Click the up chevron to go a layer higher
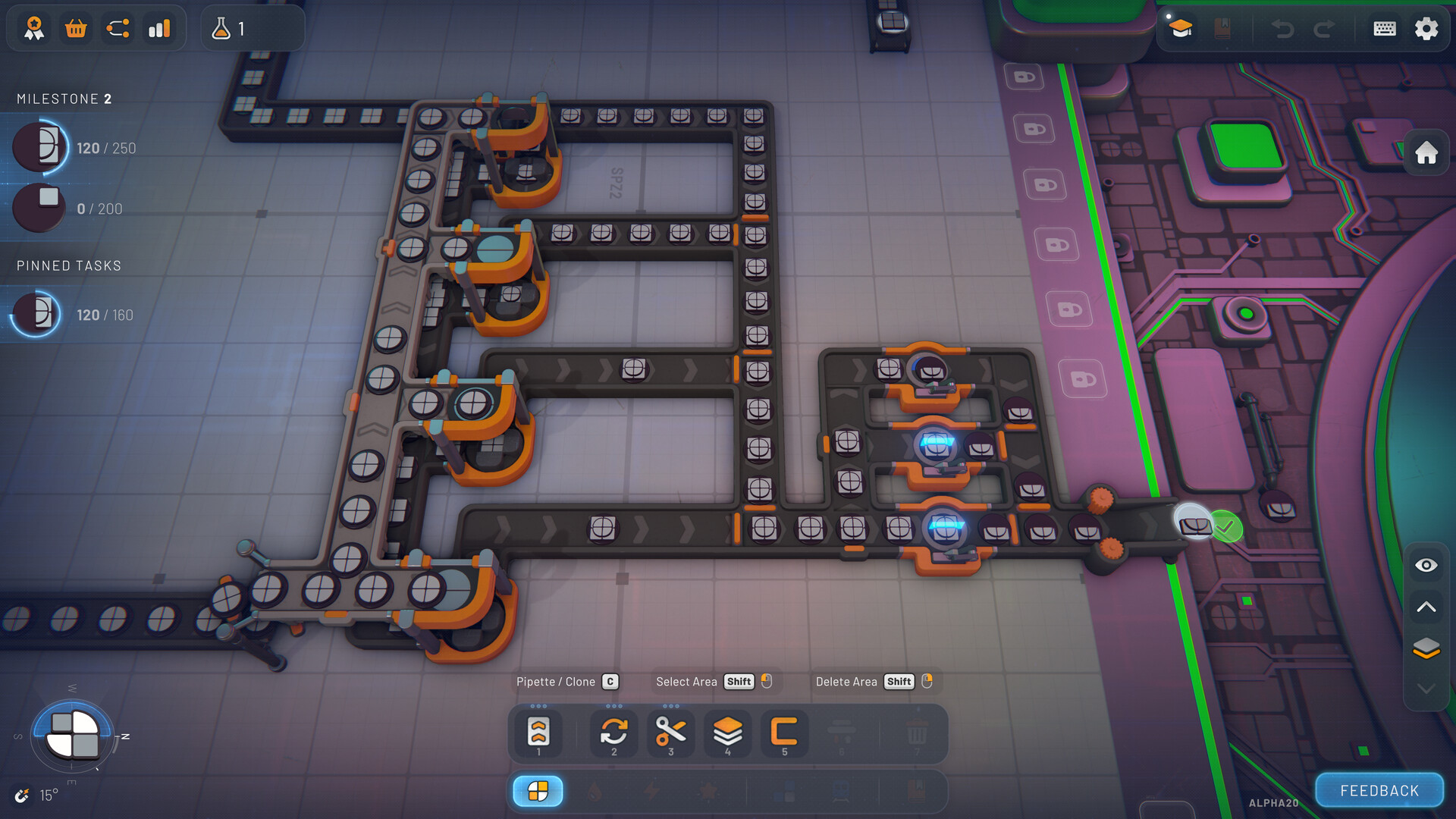The image size is (1456, 819). pyautogui.click(x=1426, y=607)
